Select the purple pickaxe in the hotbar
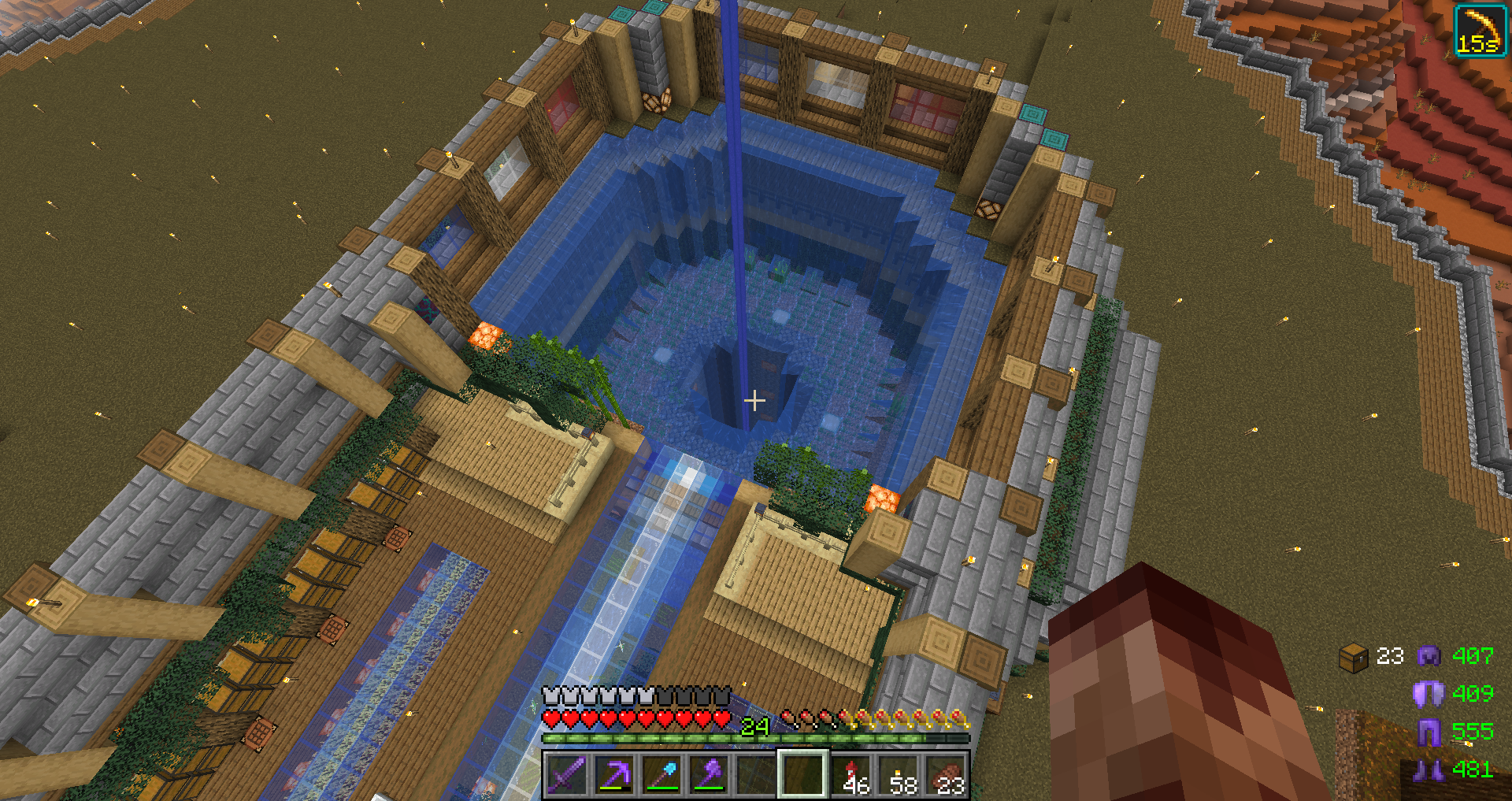The width and height of the screenshot is (1512, 801). 613,774
